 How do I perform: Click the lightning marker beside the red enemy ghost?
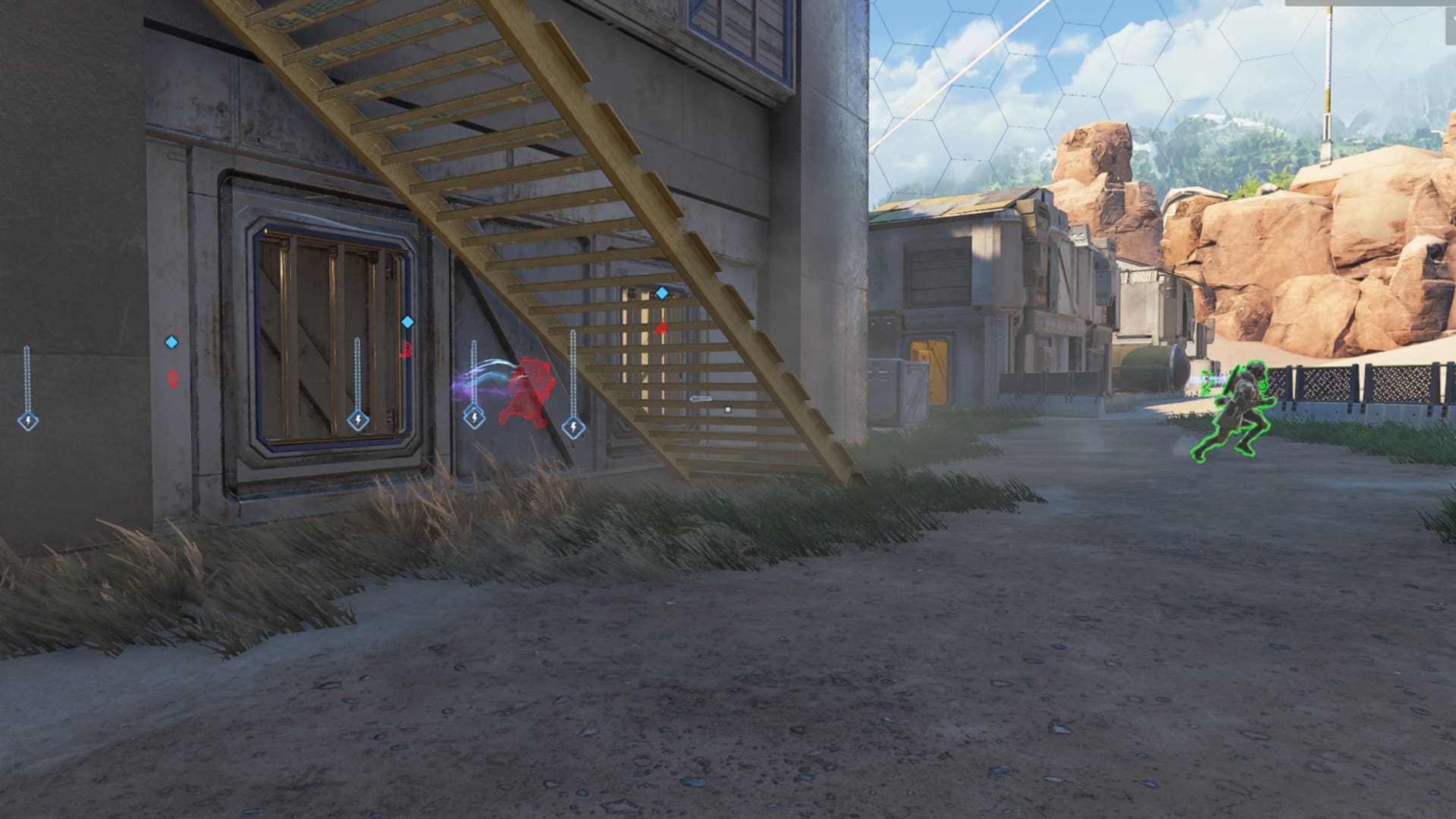click(x=475, y=417)
